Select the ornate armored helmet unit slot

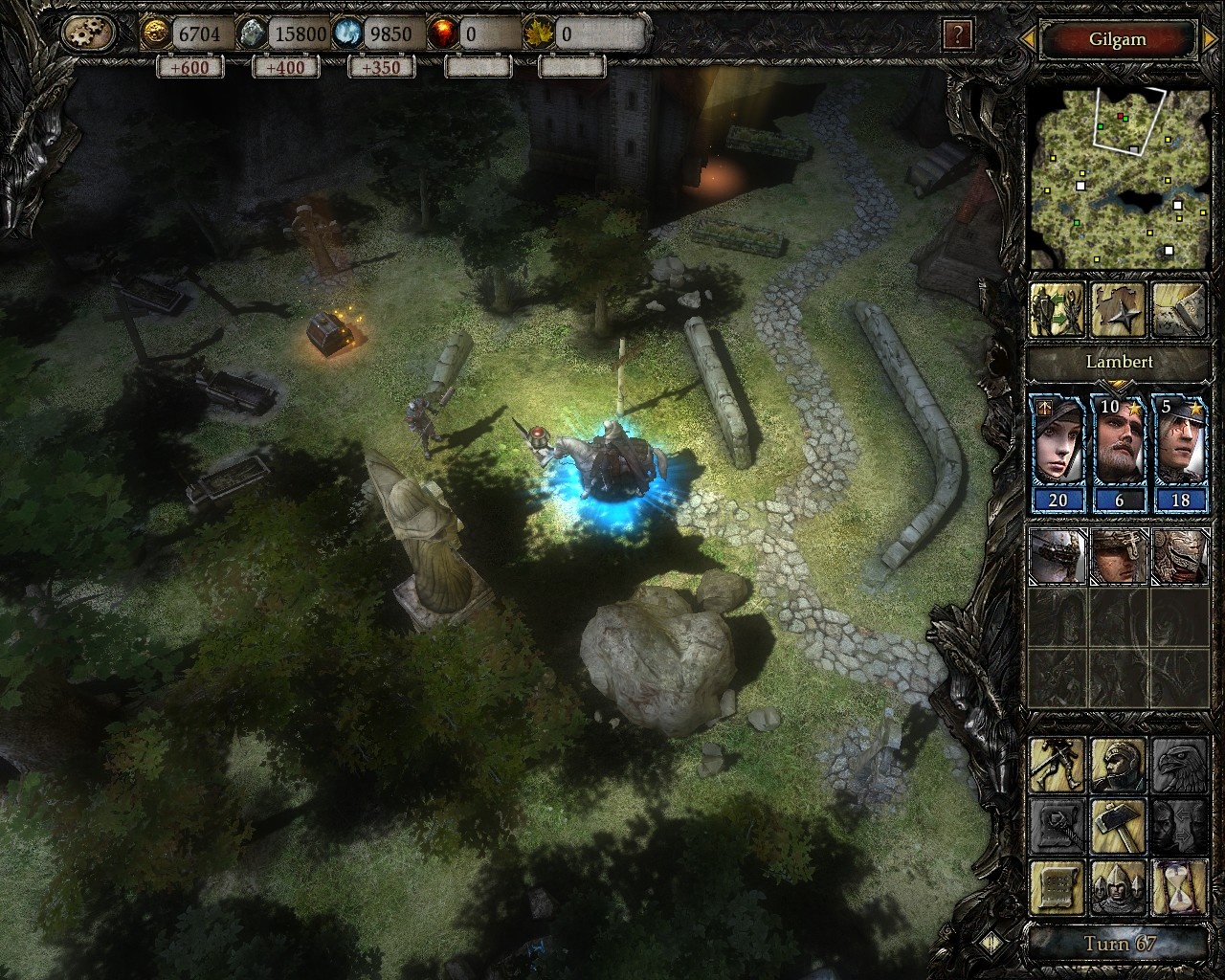(x=1180, y=555)
